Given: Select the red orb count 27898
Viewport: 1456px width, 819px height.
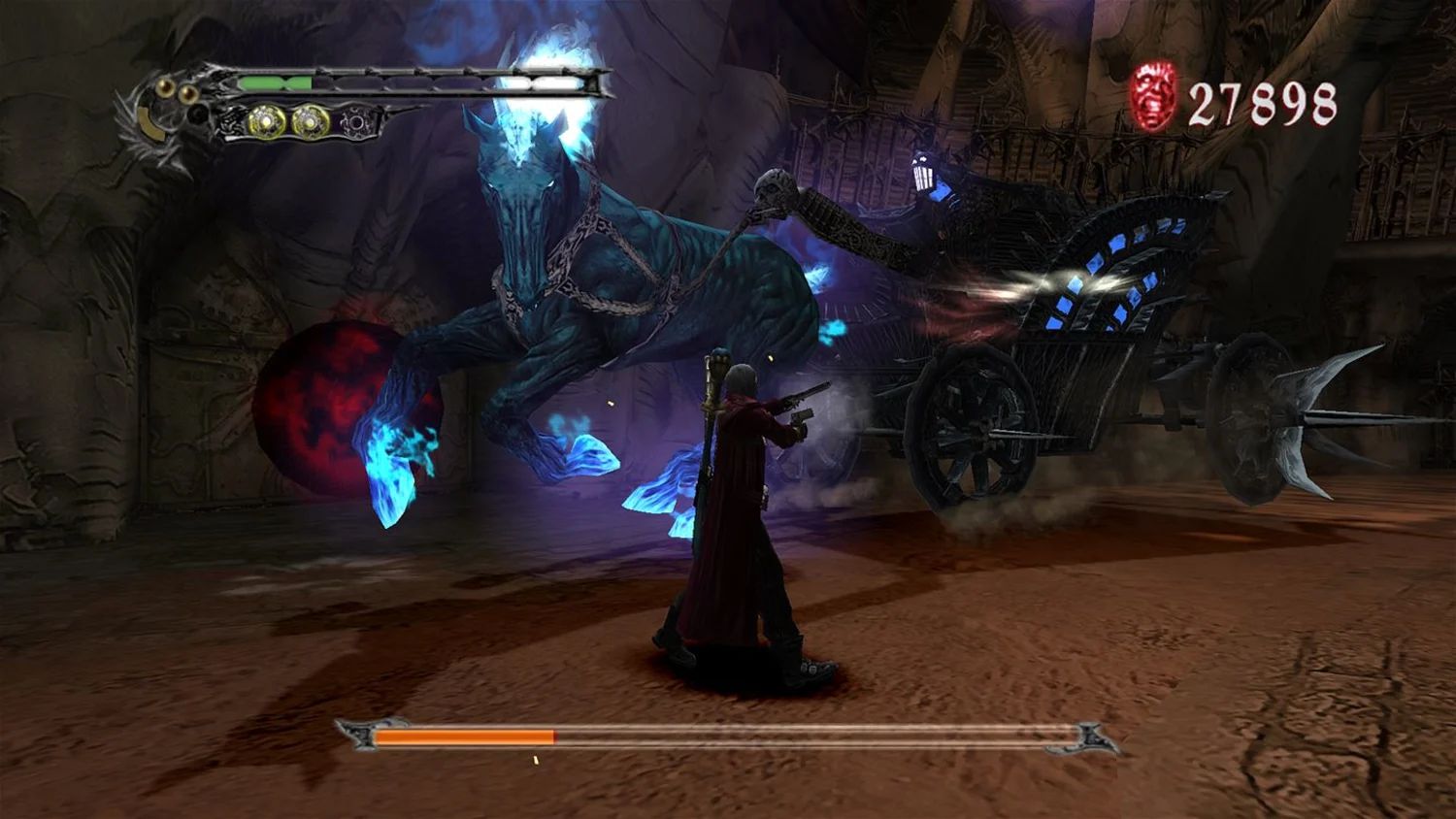Looking at the screenshot, I should click(1262, 97).
